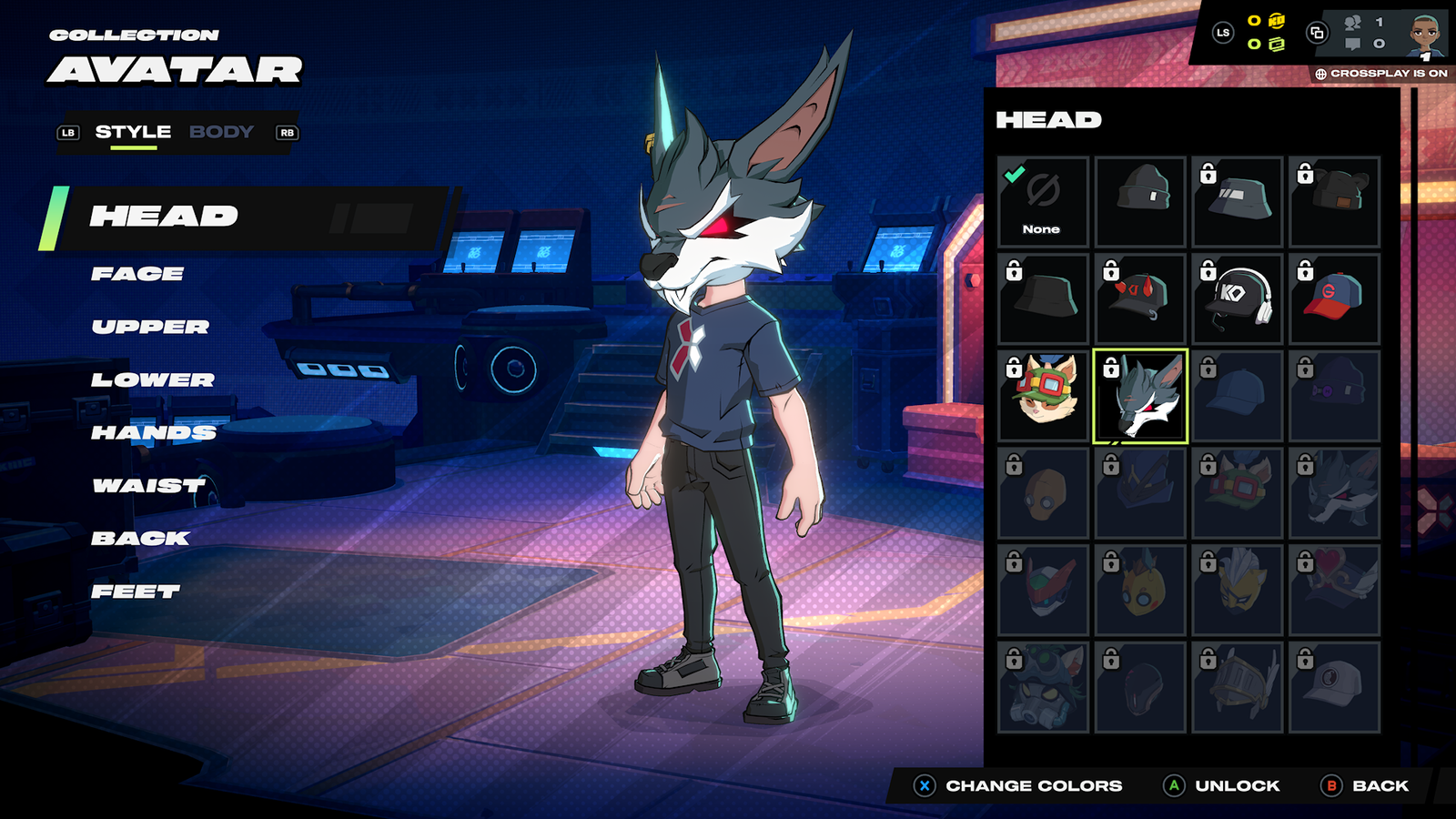Viewport: 1456px width, 819px height.
Task: Go to the Waist category
Action: 149,486
